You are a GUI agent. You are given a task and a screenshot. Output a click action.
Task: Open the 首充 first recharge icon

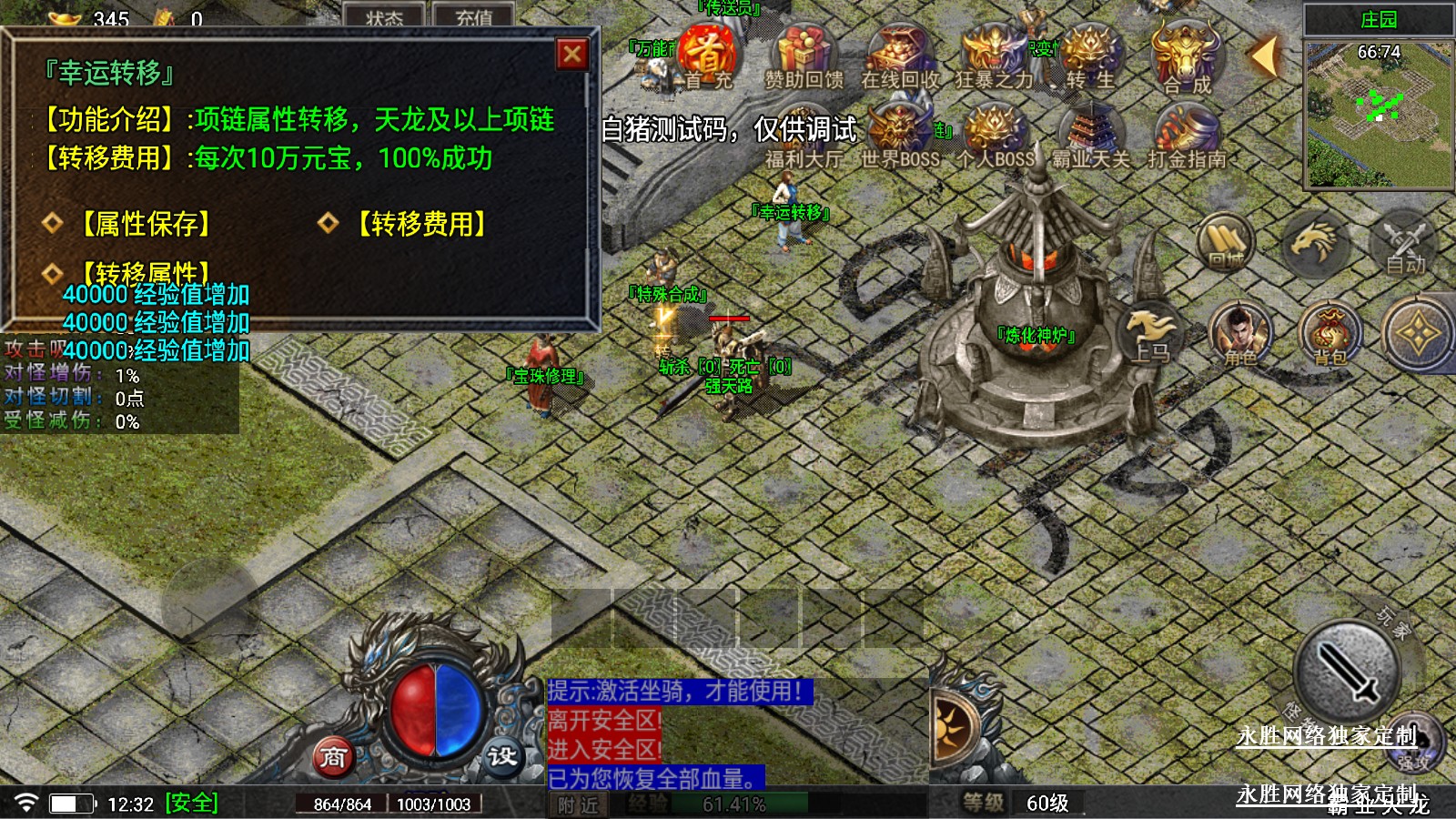pos(707,56)
